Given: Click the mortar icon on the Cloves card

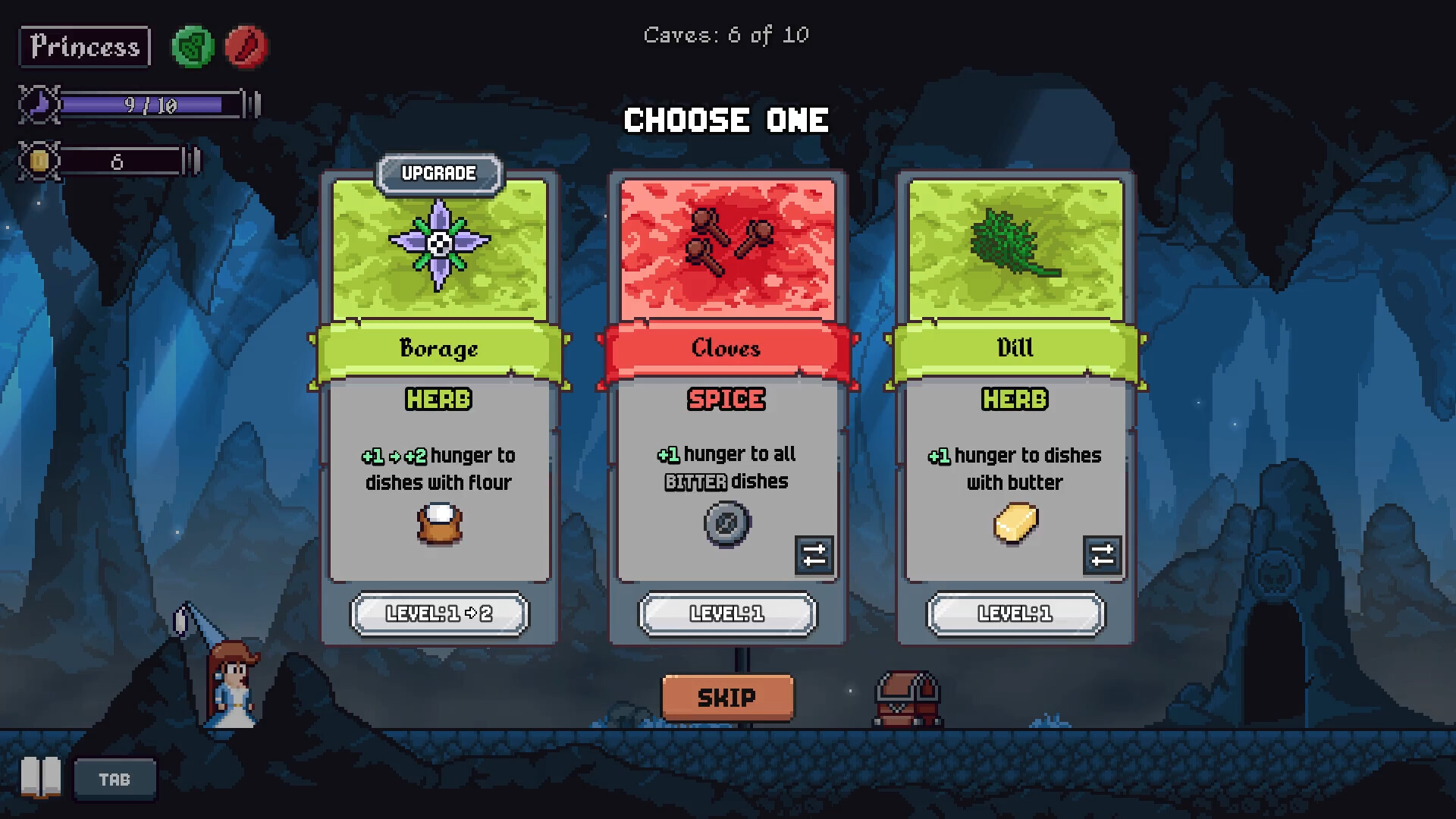Looking at the screenshot, I should pos(726,522).
